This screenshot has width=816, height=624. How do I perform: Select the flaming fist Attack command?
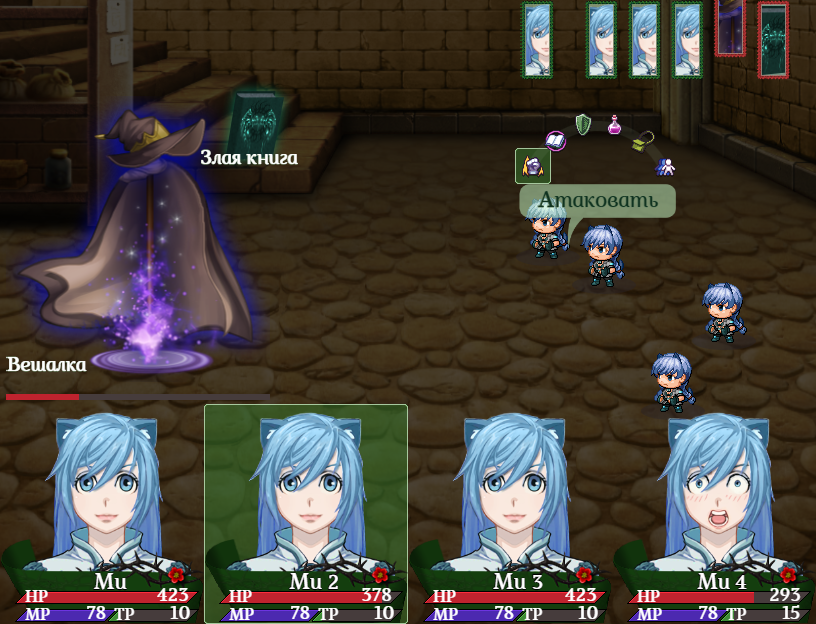pos(533,166)
